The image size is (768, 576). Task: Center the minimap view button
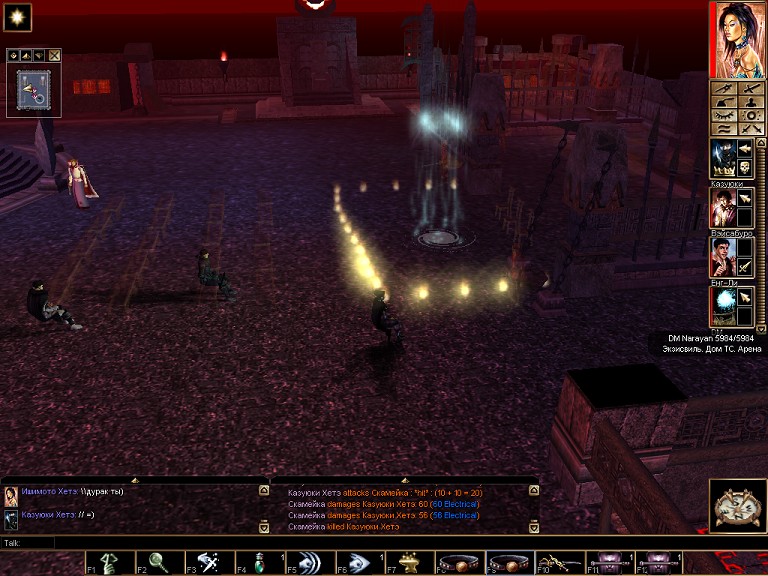13,55
